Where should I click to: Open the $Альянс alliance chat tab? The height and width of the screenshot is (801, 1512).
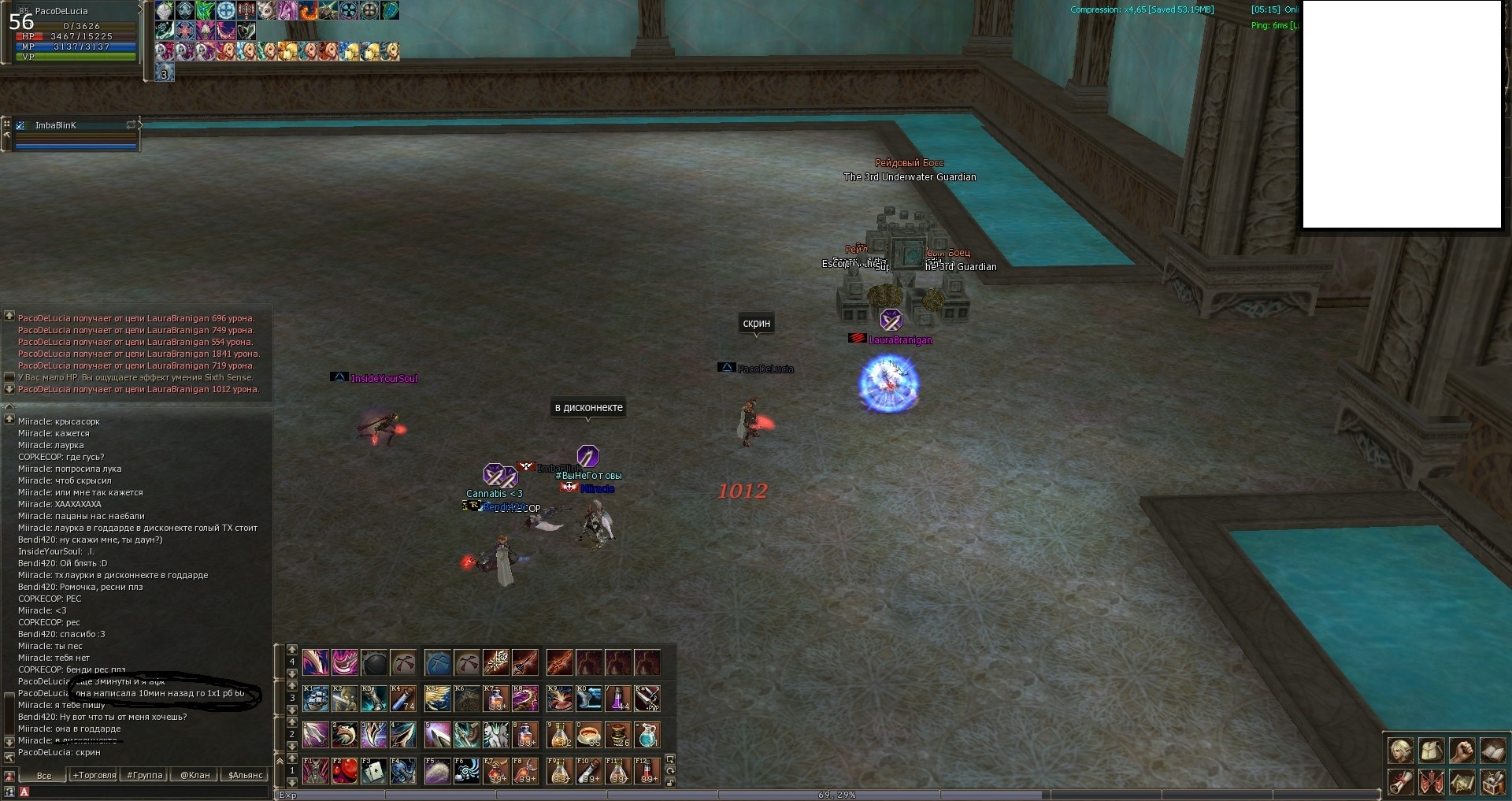point(245,775)
